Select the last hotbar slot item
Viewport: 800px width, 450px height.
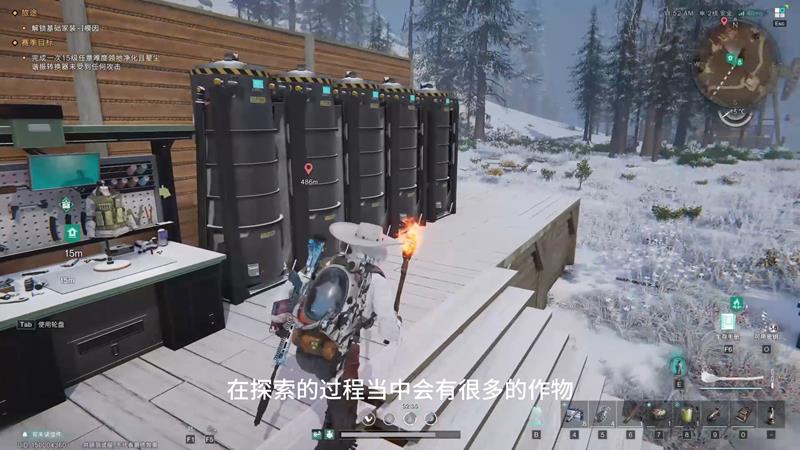[x=771, y=415]
